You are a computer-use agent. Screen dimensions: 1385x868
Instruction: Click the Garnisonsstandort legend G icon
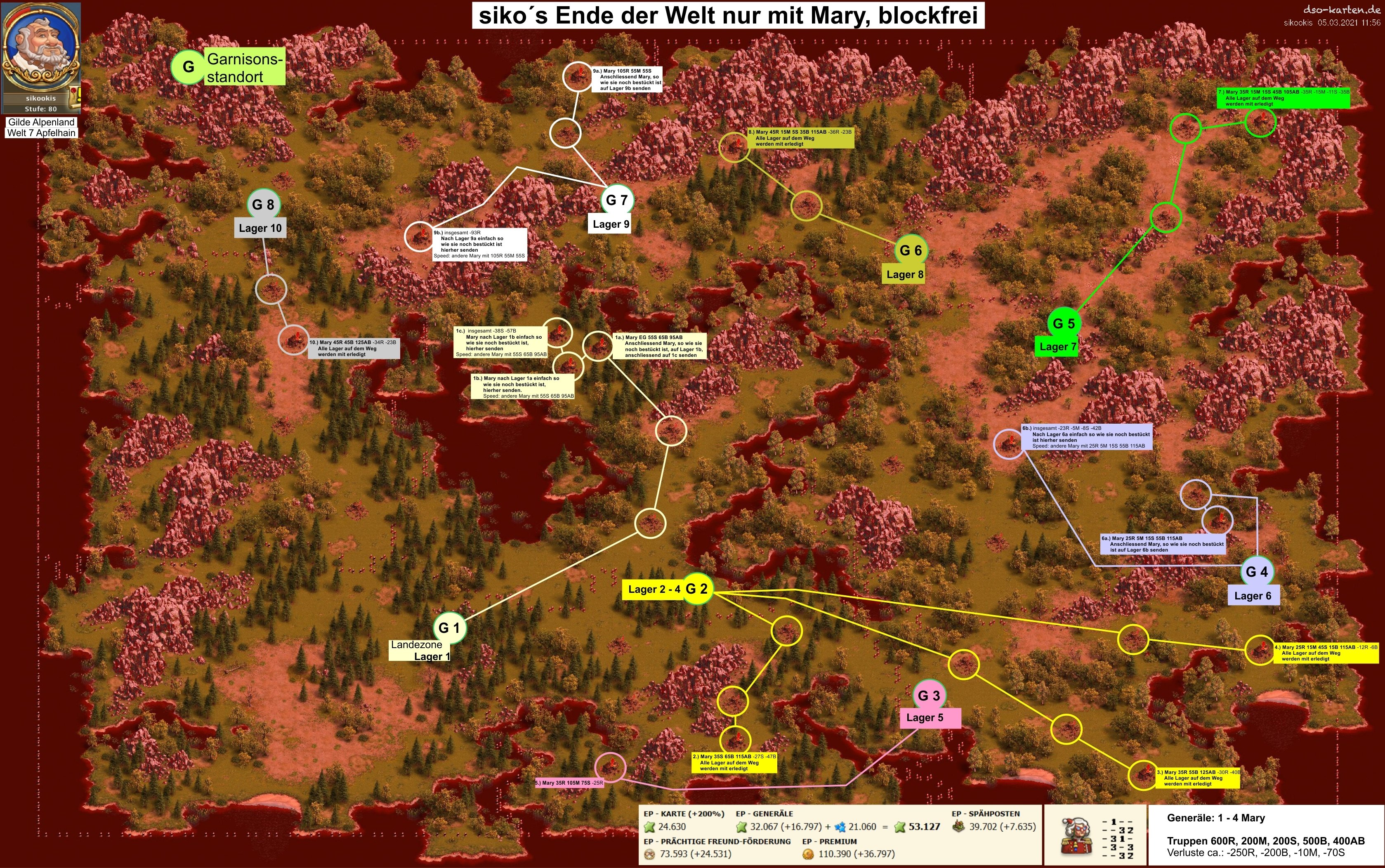[188, 66]
